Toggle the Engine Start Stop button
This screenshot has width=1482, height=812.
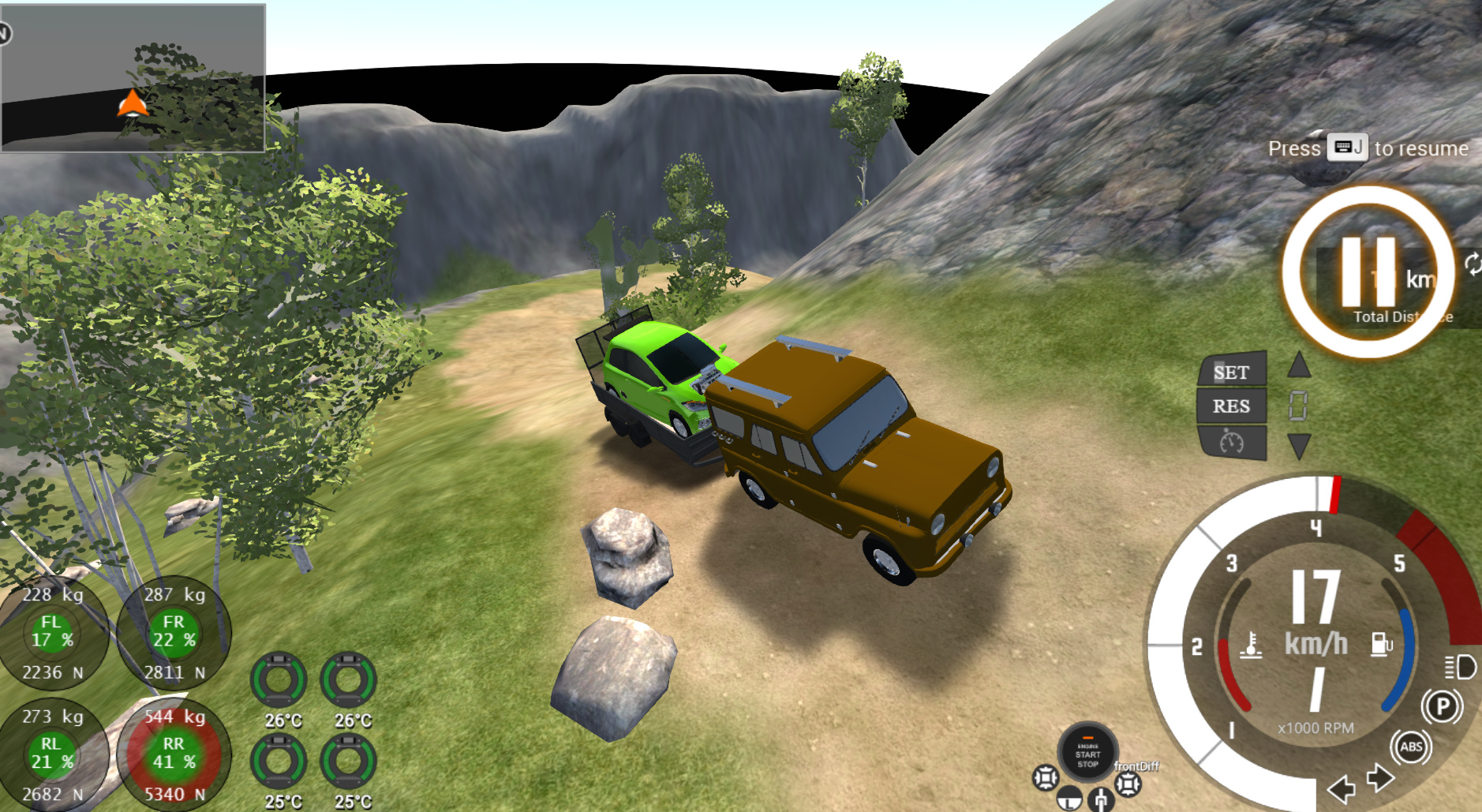click(x=1087, y=754)
